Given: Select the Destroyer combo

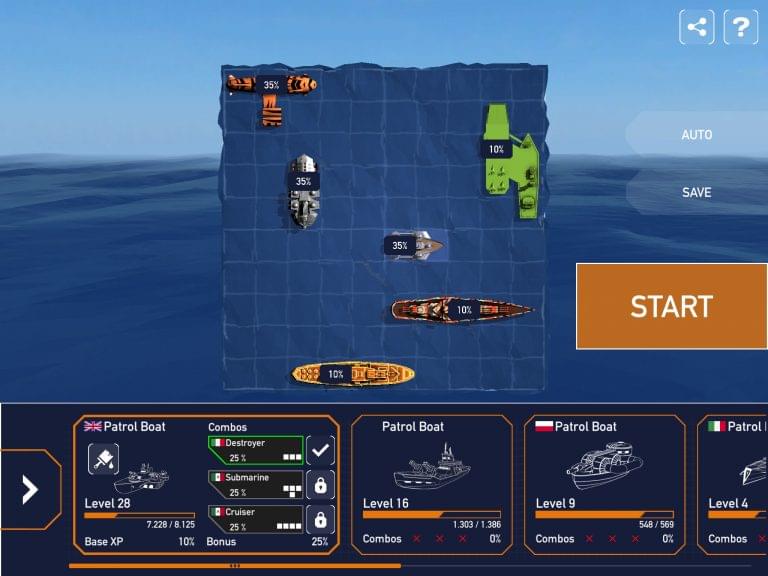Looking at the screenshot, I should coord(255,450).
